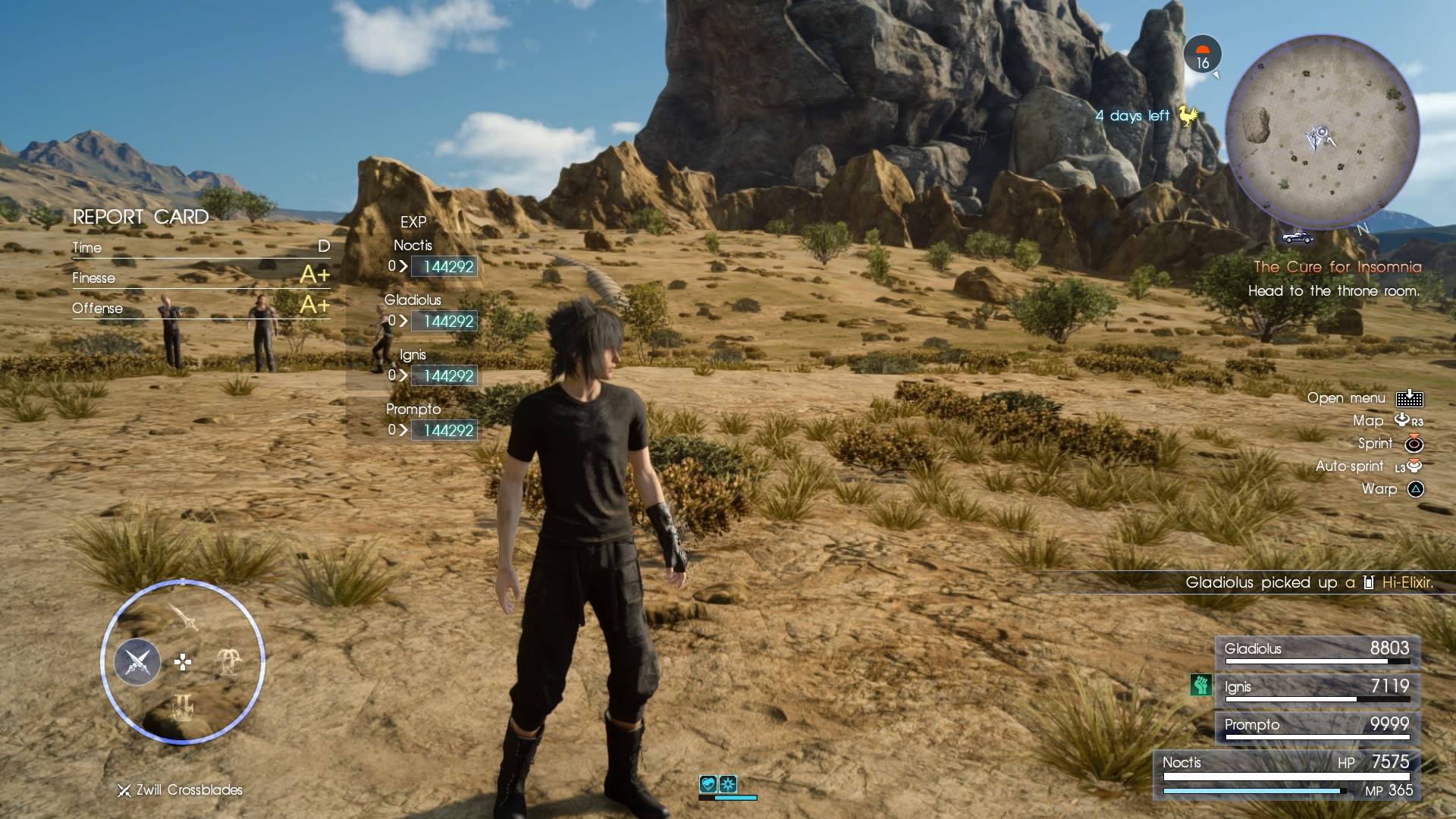Click the Hi-Elixir pickup notification
This screenshot has height=819, width=1456.
[1309, 582]
